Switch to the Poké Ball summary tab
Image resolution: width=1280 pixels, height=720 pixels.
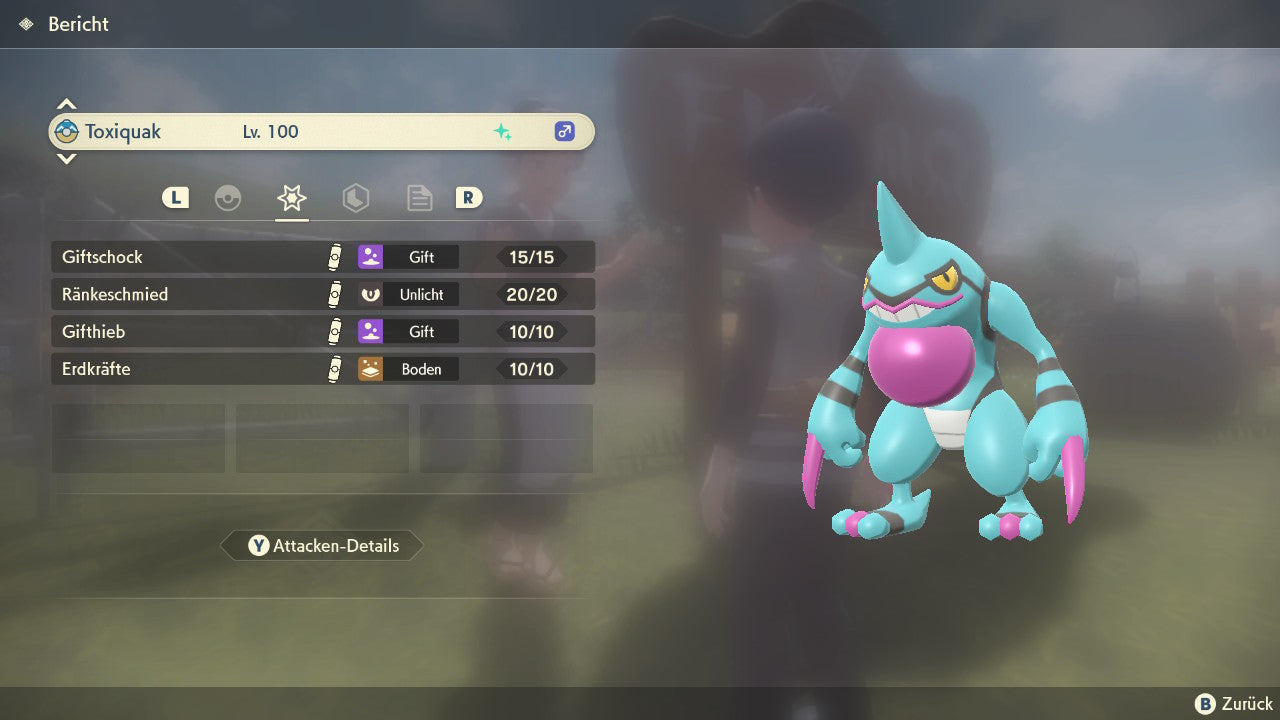click(228, 198)
